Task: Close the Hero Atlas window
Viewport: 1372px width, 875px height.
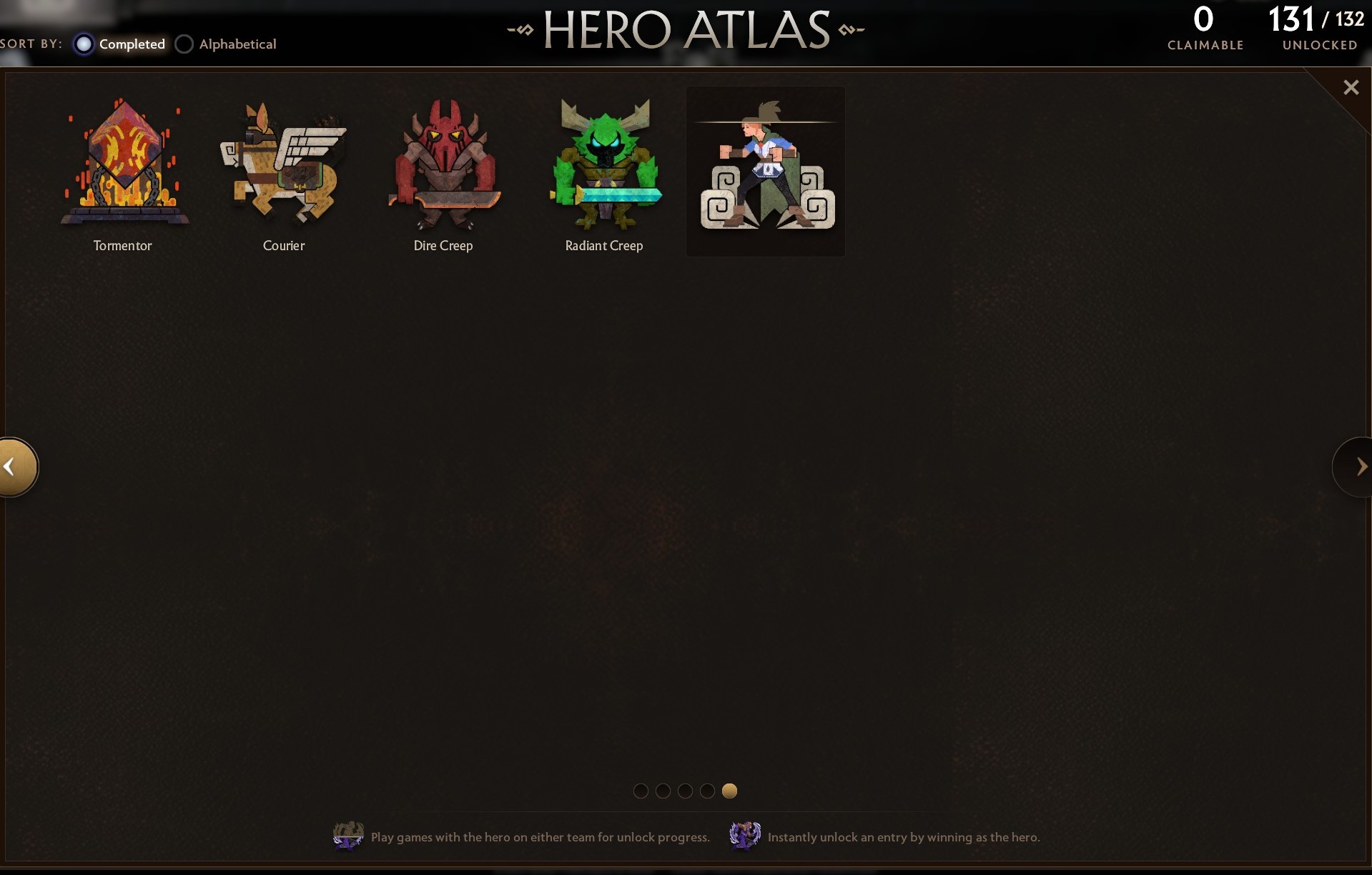Action: click(x=1351, y=87)
